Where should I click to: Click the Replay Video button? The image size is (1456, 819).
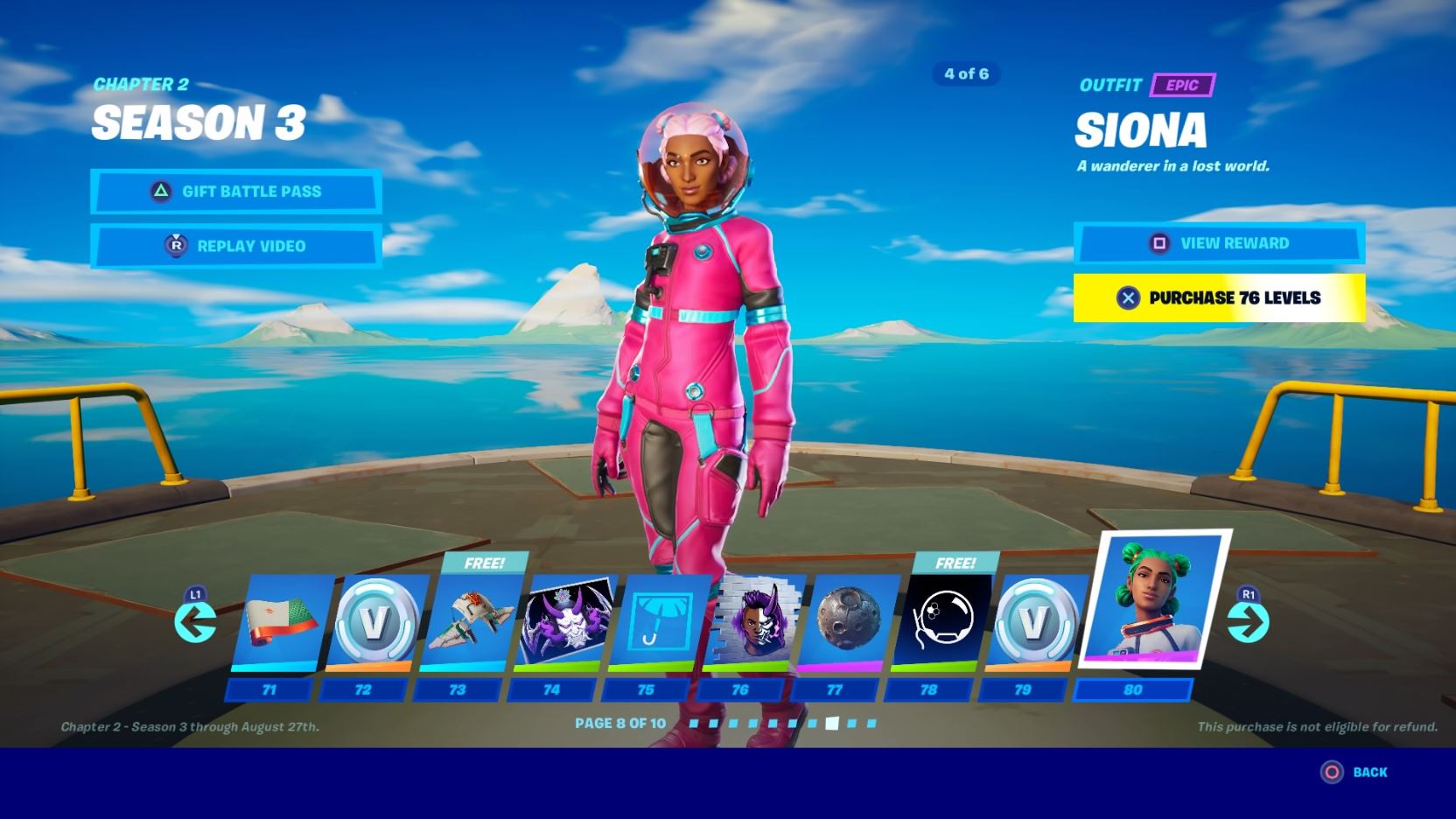(x=234, y=246)
